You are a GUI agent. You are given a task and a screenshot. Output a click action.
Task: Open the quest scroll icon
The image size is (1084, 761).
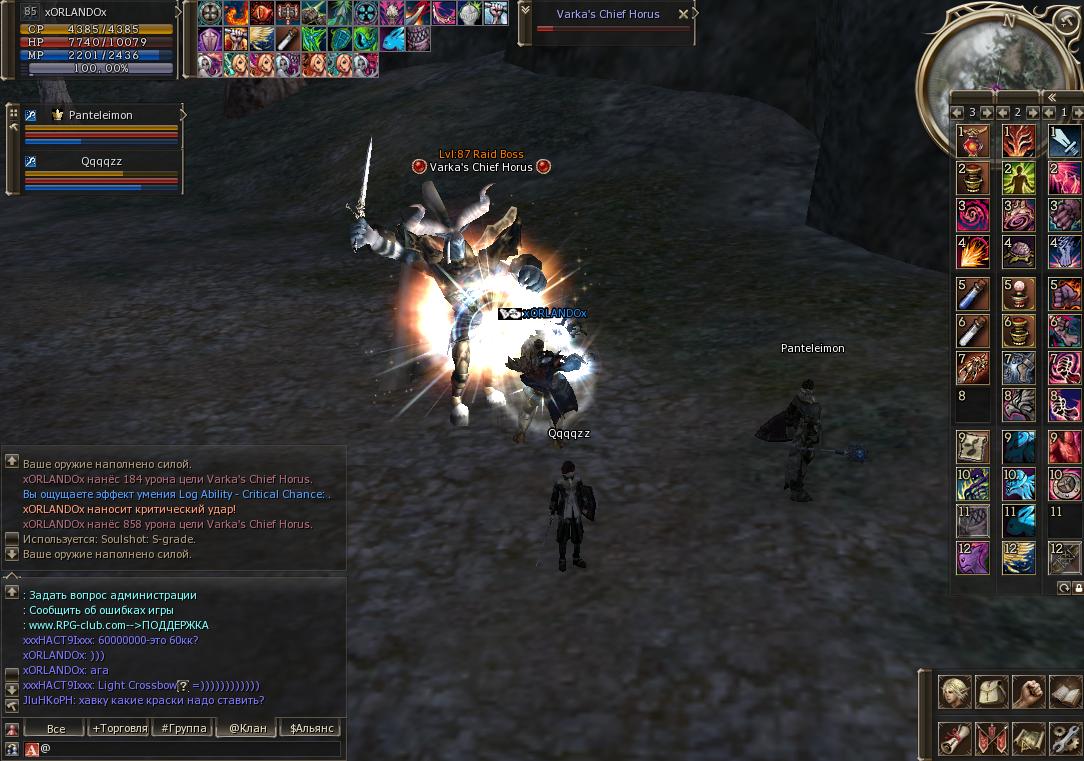click(955, 739)
